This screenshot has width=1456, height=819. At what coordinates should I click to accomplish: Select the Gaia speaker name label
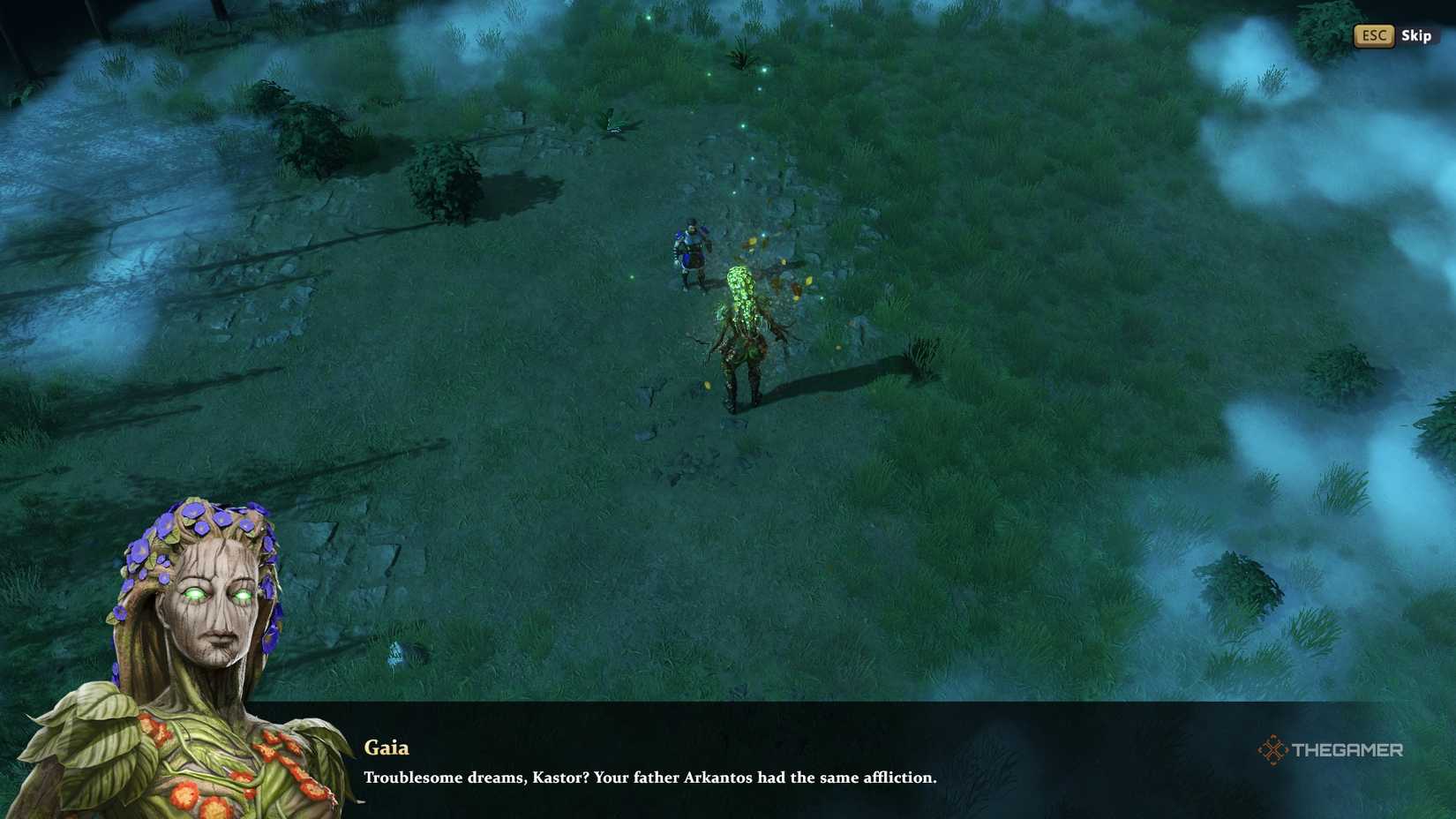386,748
